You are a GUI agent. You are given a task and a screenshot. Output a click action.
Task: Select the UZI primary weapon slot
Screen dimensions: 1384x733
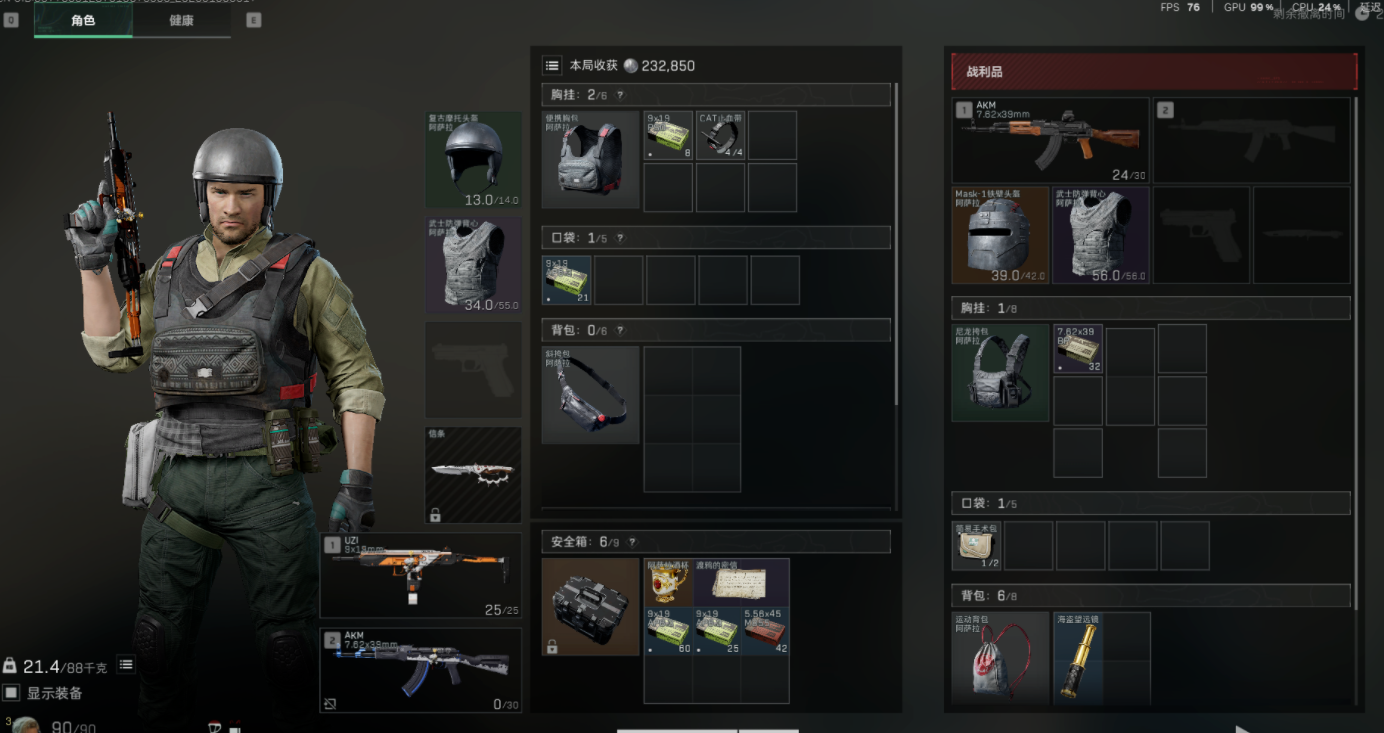(420, 575)
